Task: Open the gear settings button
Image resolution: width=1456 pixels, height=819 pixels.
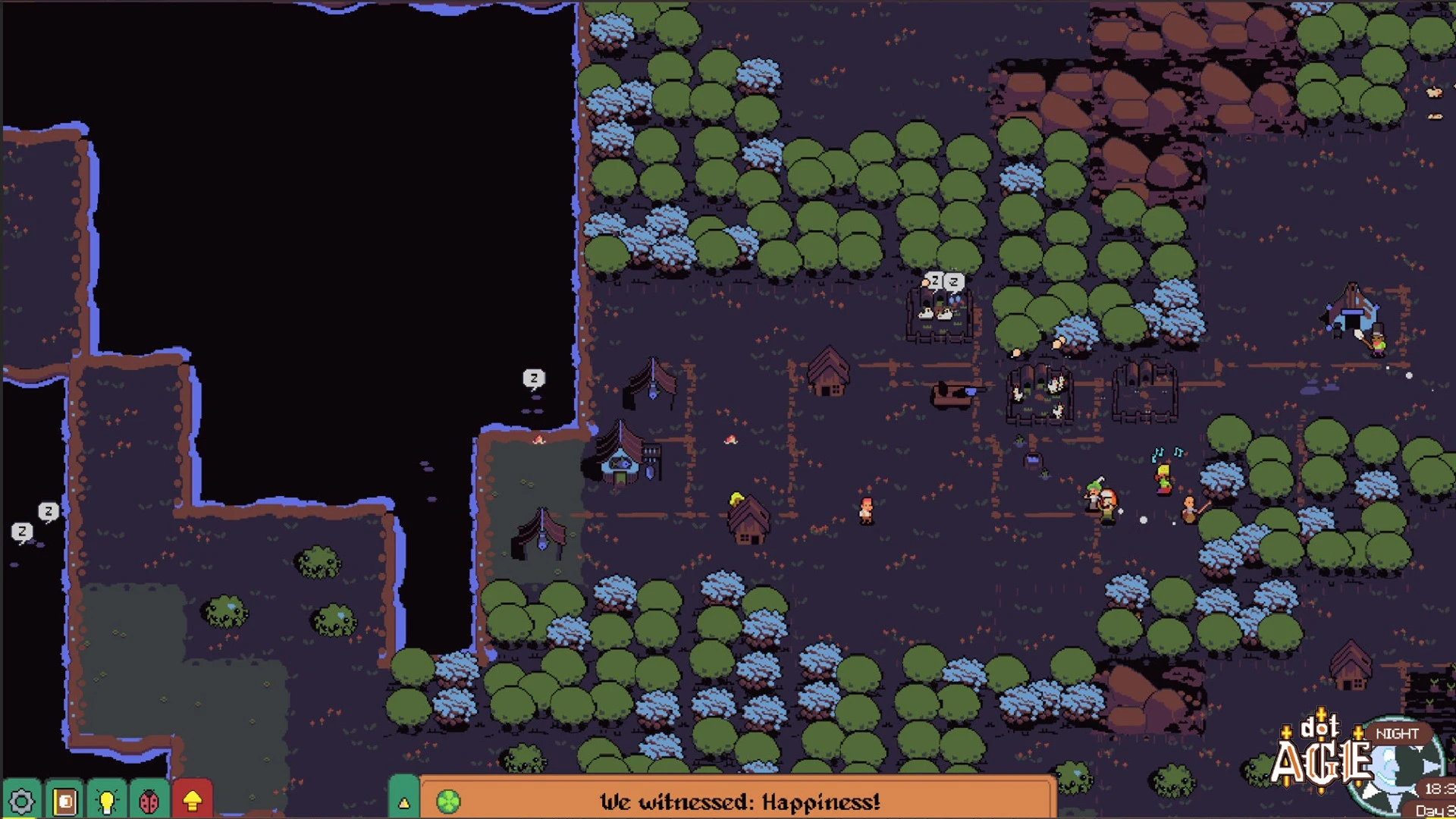Action: [x=21, y=801]
